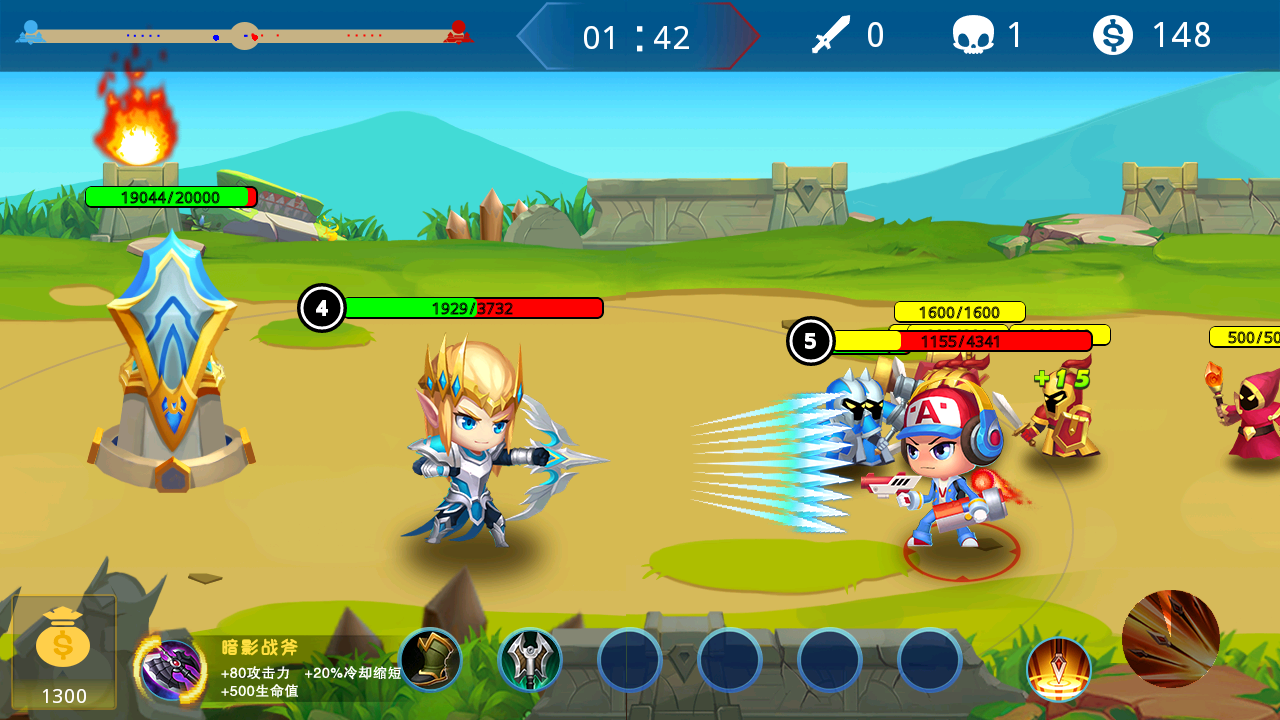Select the green armored boots item slot
Screen dimensions: 1280x720
pyautogui.click(x=430, y=660)
